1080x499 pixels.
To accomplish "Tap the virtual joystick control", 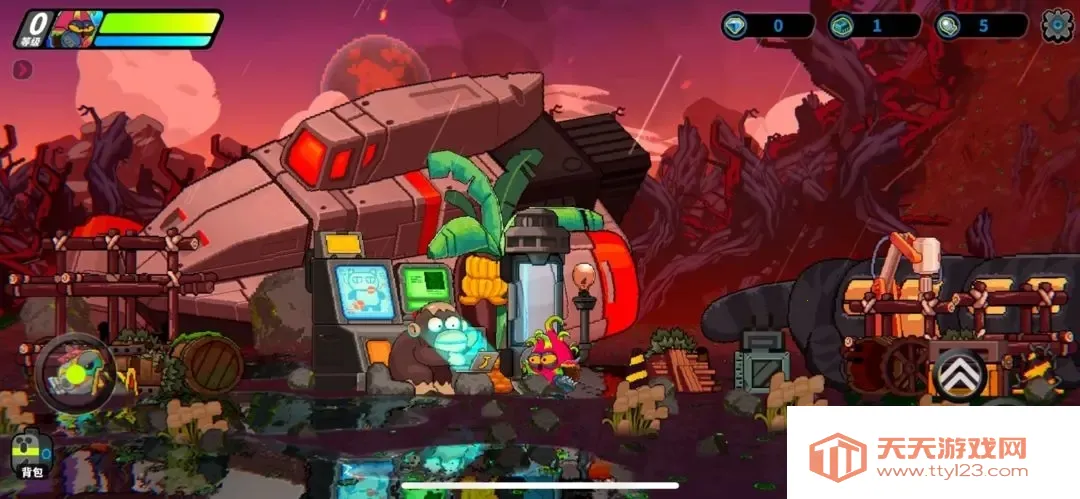I will 75,374.
